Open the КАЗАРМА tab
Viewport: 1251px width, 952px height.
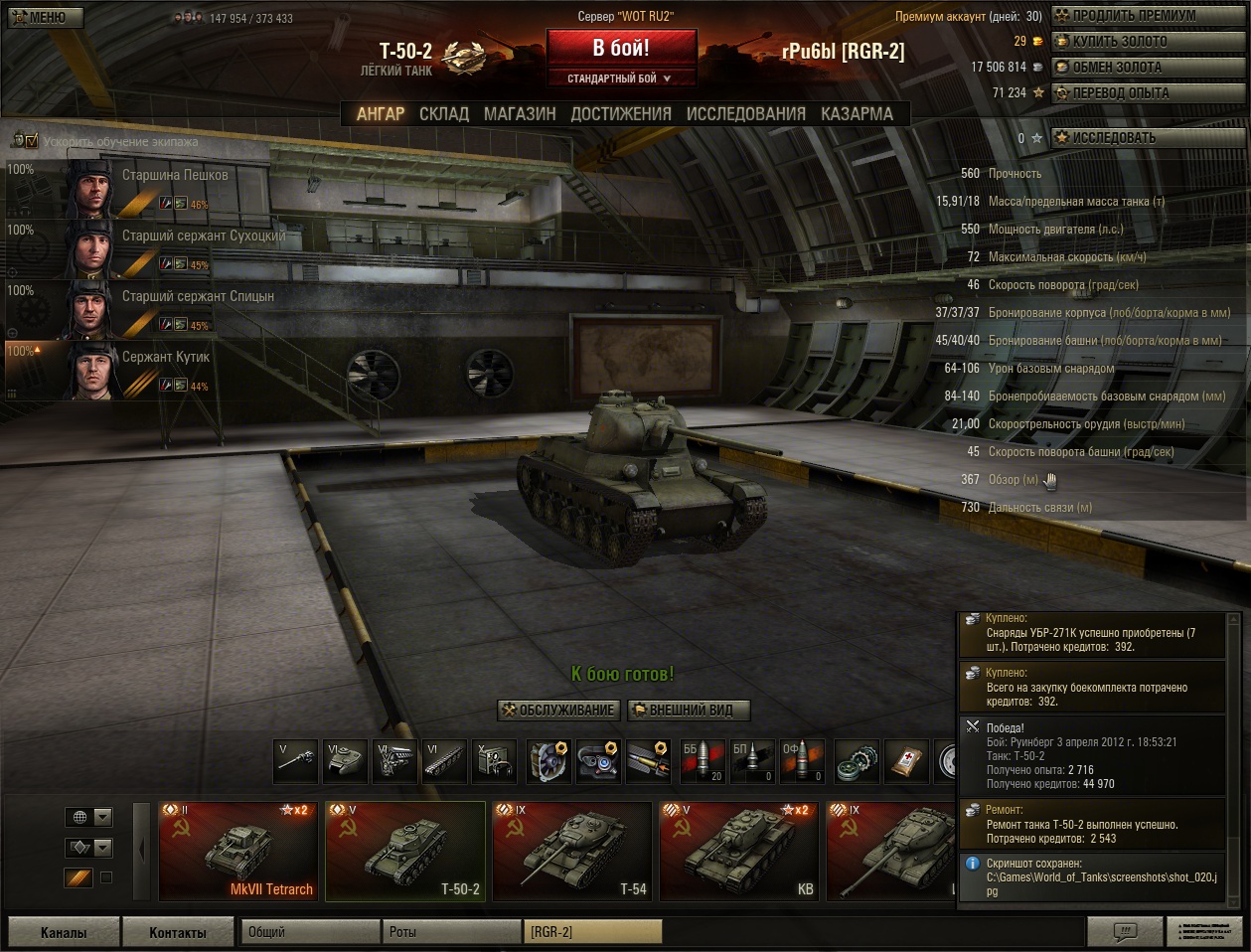pos(857,114)
